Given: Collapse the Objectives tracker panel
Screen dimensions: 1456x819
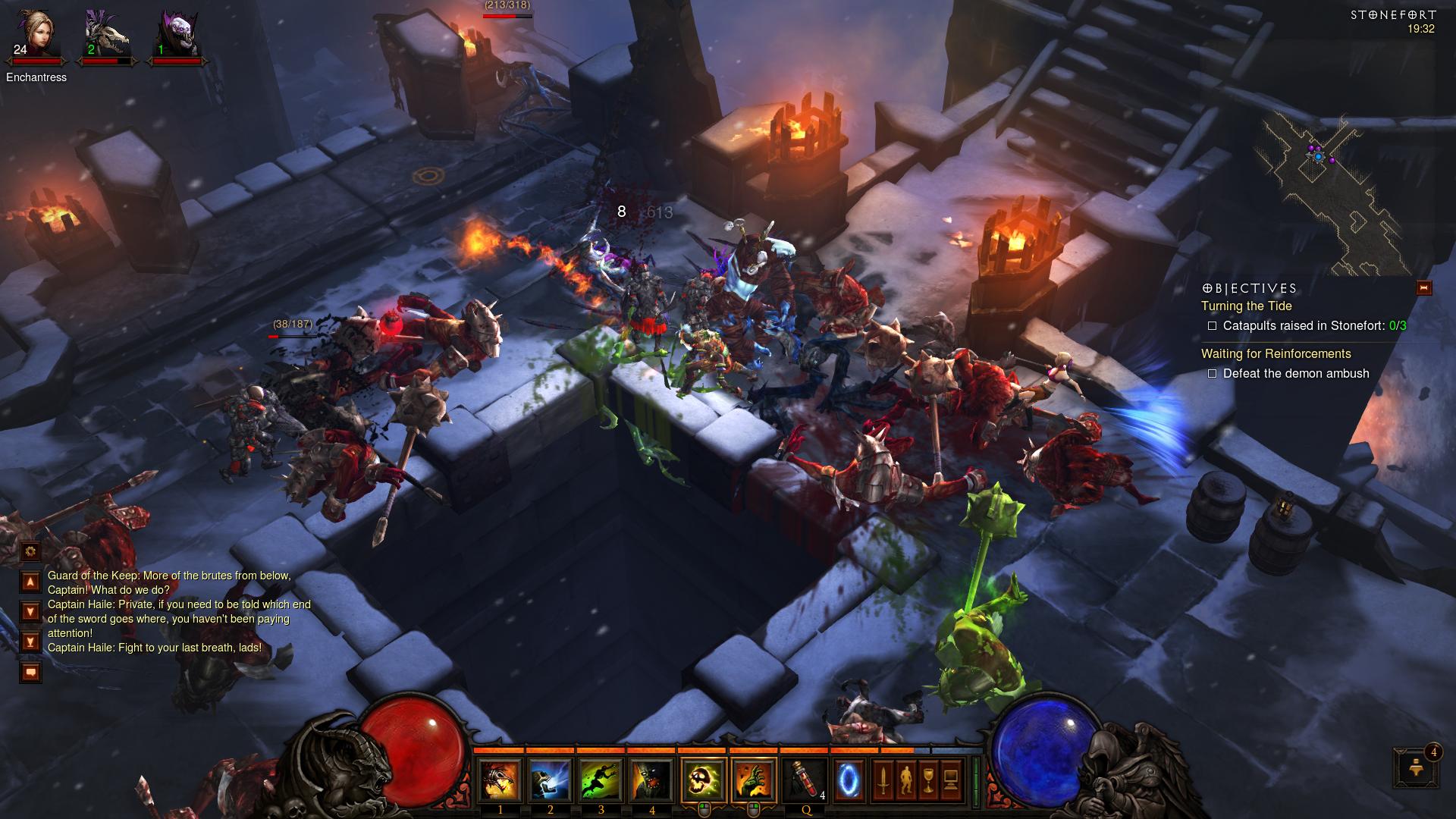Looking at the screenshot, I should pos(1423,288).
